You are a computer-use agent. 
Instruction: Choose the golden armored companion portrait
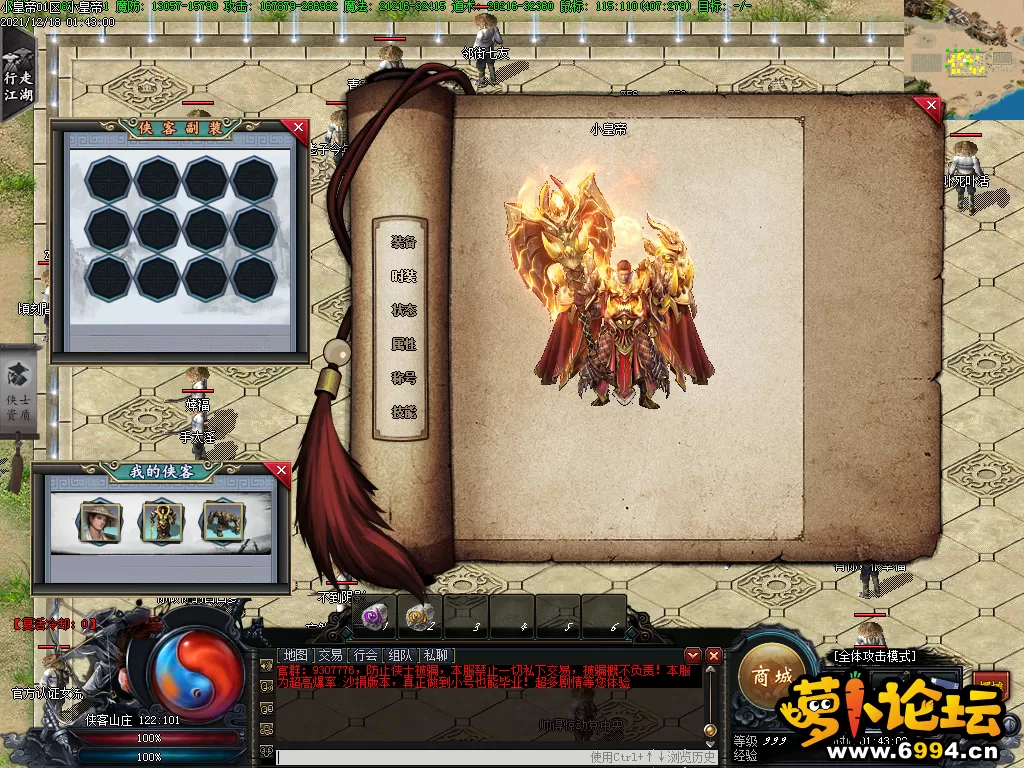coord(162,521)
